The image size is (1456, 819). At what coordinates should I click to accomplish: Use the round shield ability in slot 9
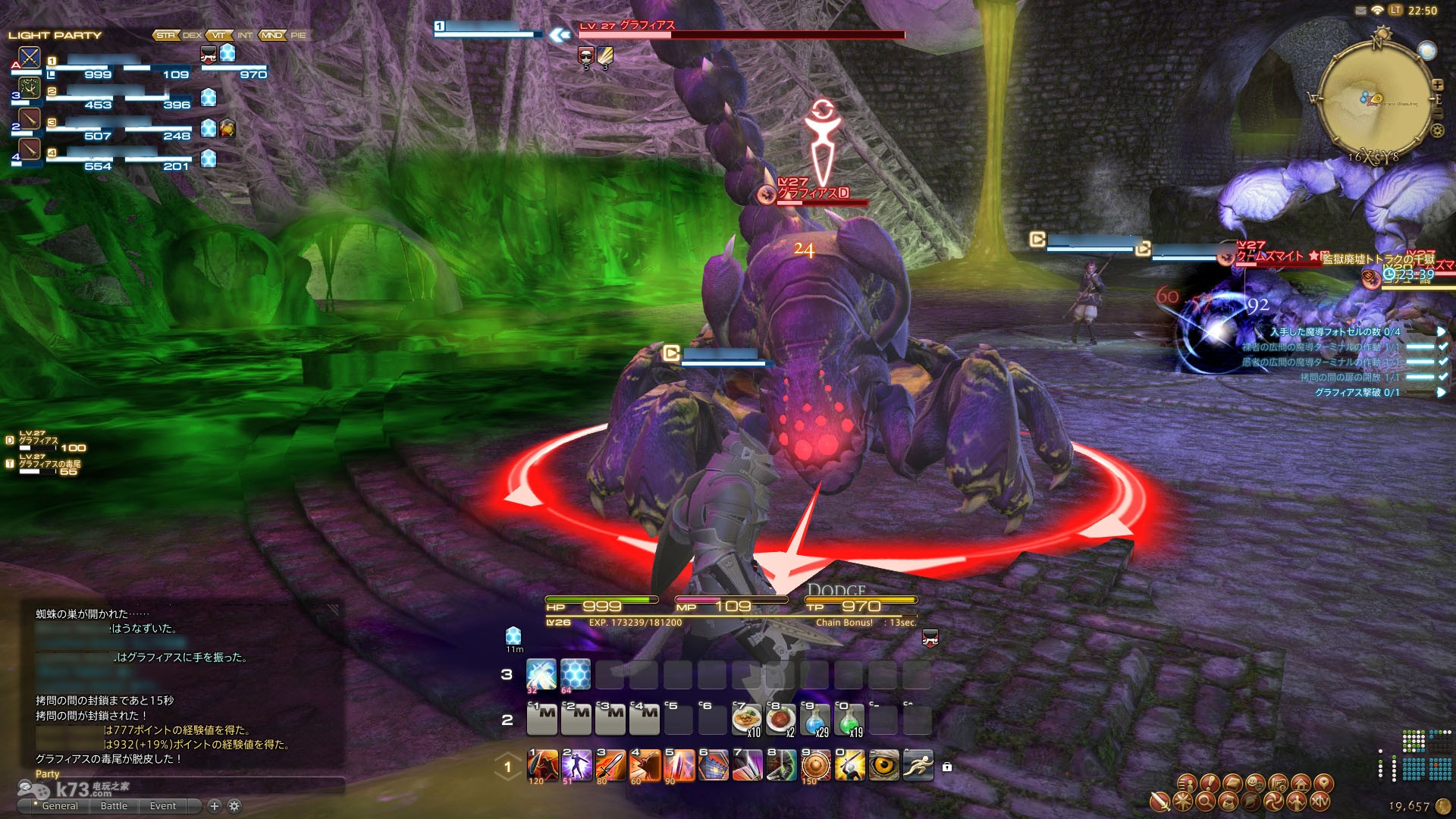coord(815,766)
